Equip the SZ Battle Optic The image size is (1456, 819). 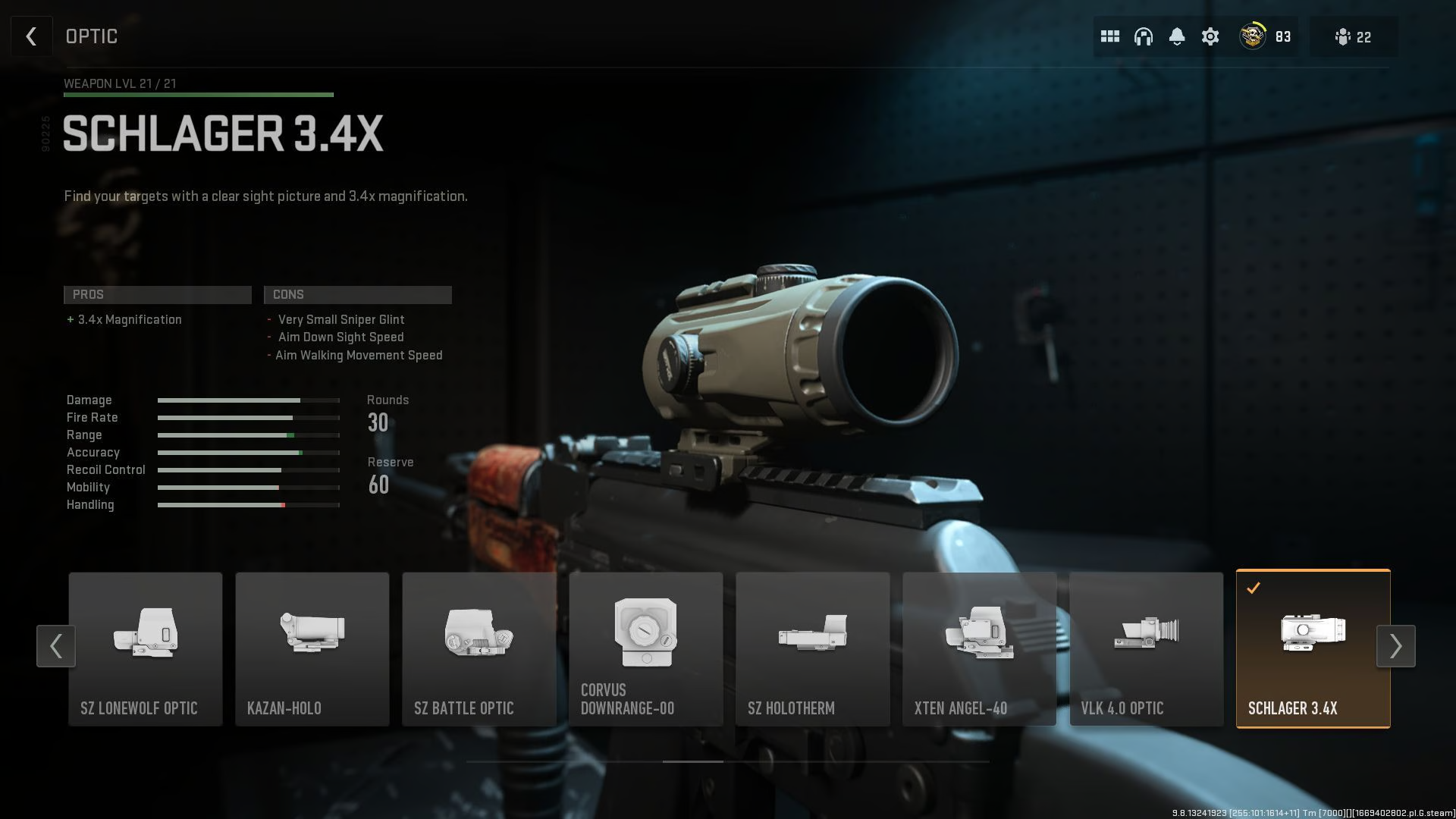(x=479, y=649)
